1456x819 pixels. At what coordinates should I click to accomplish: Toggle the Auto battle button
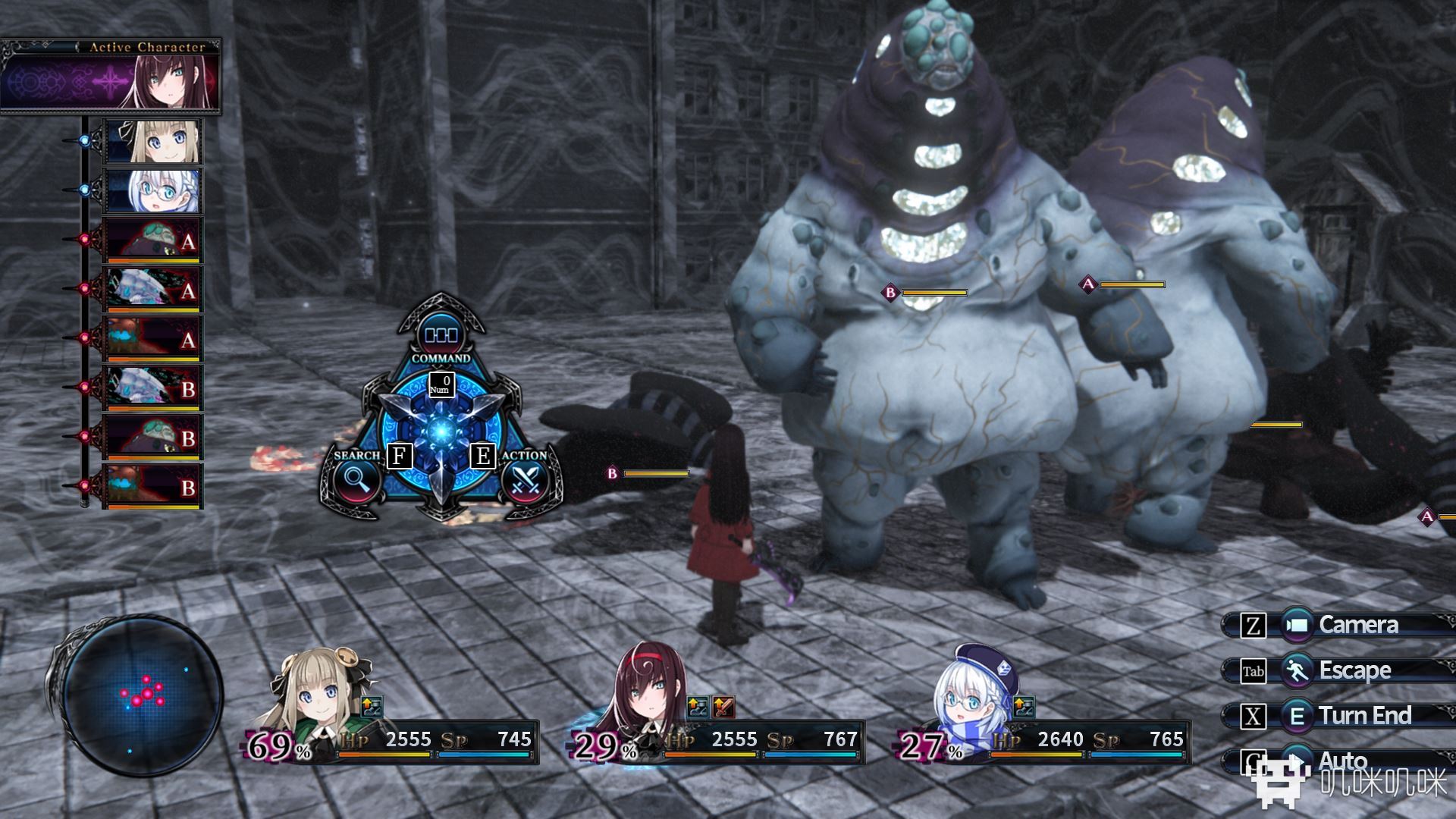pyautogui.click(x=1339, y=760)
